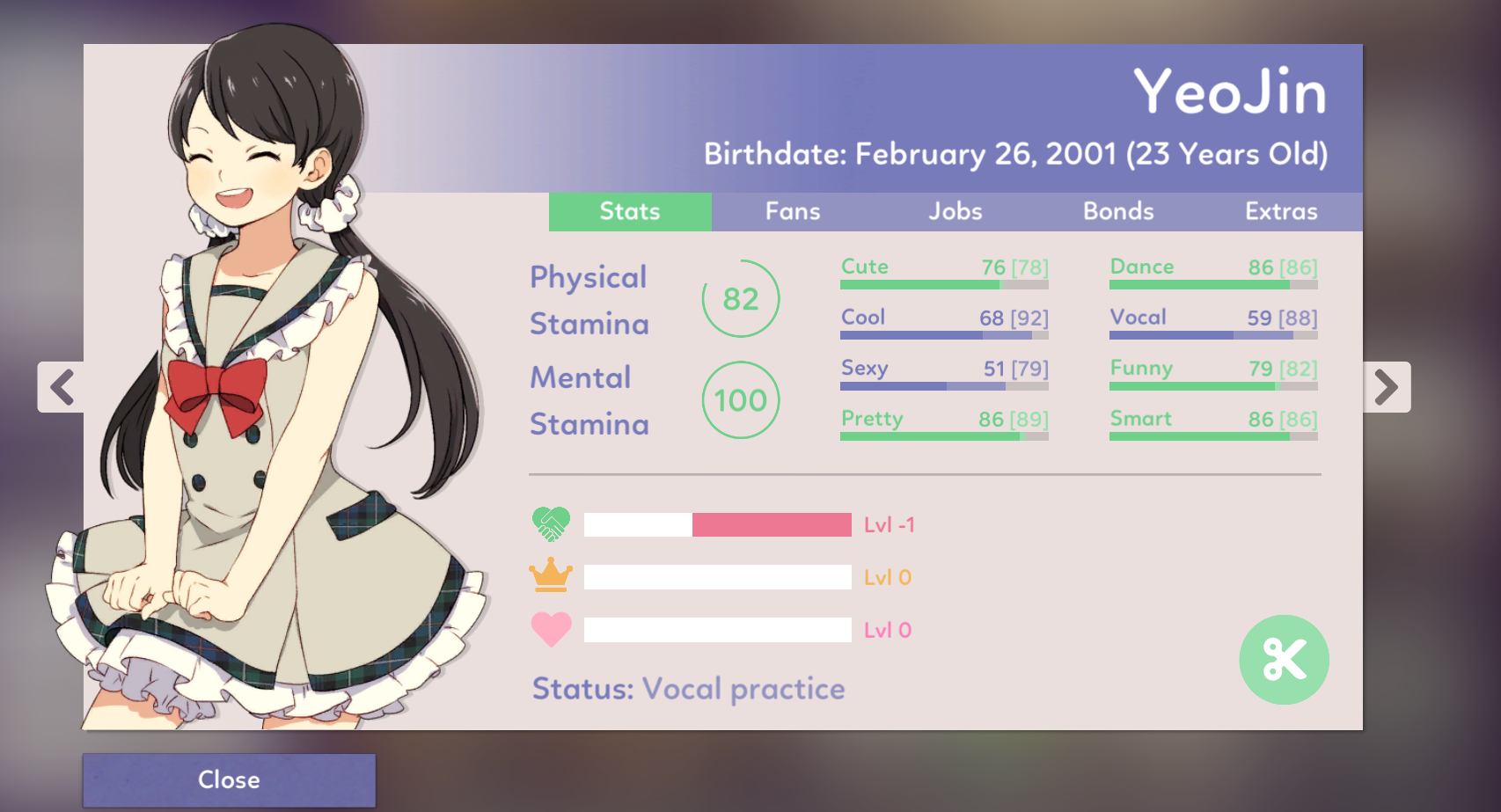The image size is (1501, 812).
Task: Switch to the Fans tab
Action: point(793,212)
